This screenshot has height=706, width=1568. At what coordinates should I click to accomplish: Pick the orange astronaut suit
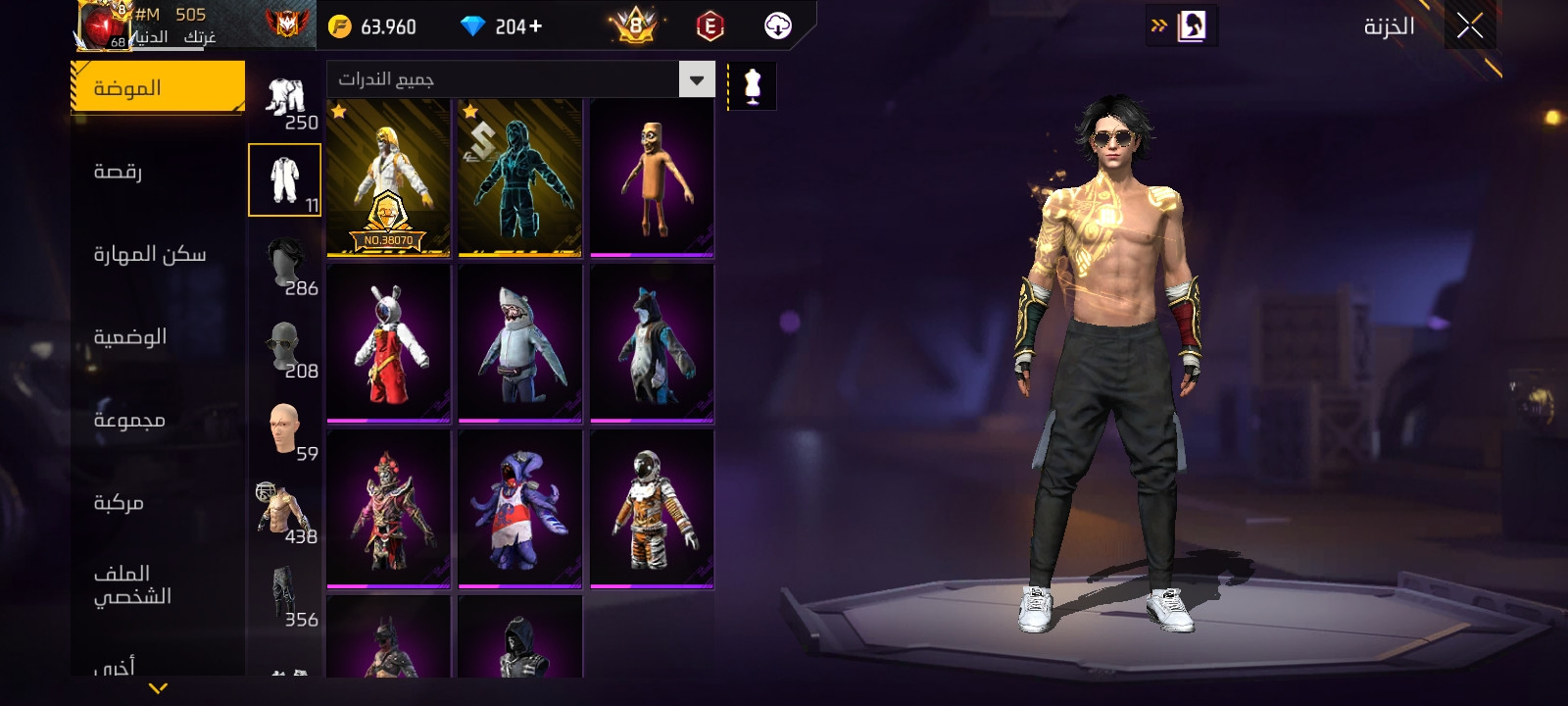pos(651,509)
